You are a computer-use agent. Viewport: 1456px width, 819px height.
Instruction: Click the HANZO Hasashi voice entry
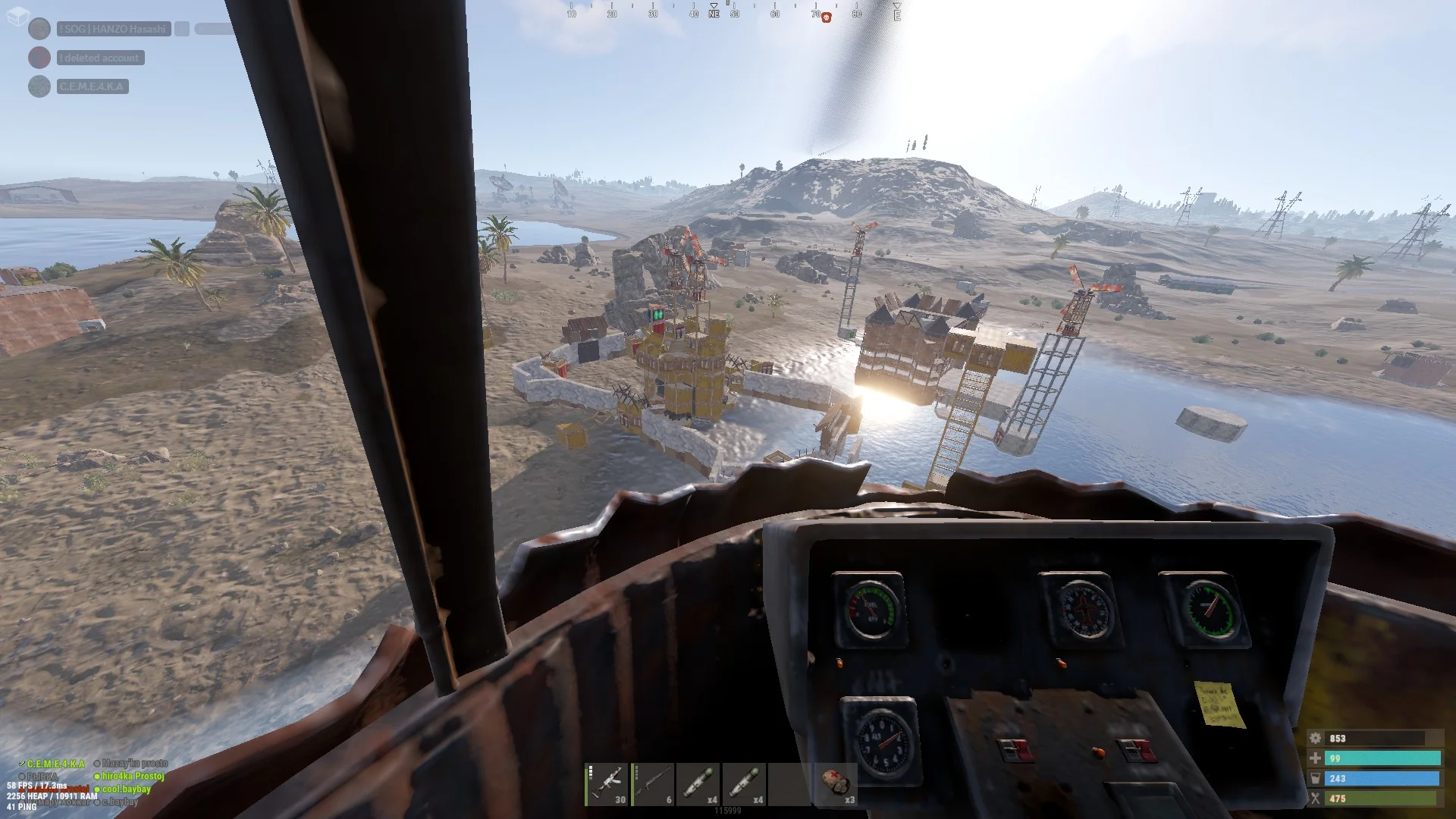pyautogui.click(x=114, y=29)
